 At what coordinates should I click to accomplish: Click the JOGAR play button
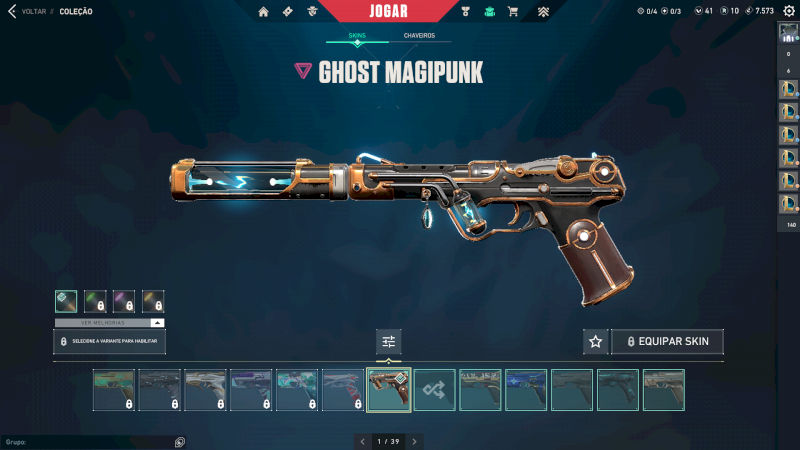pos(388,11)
